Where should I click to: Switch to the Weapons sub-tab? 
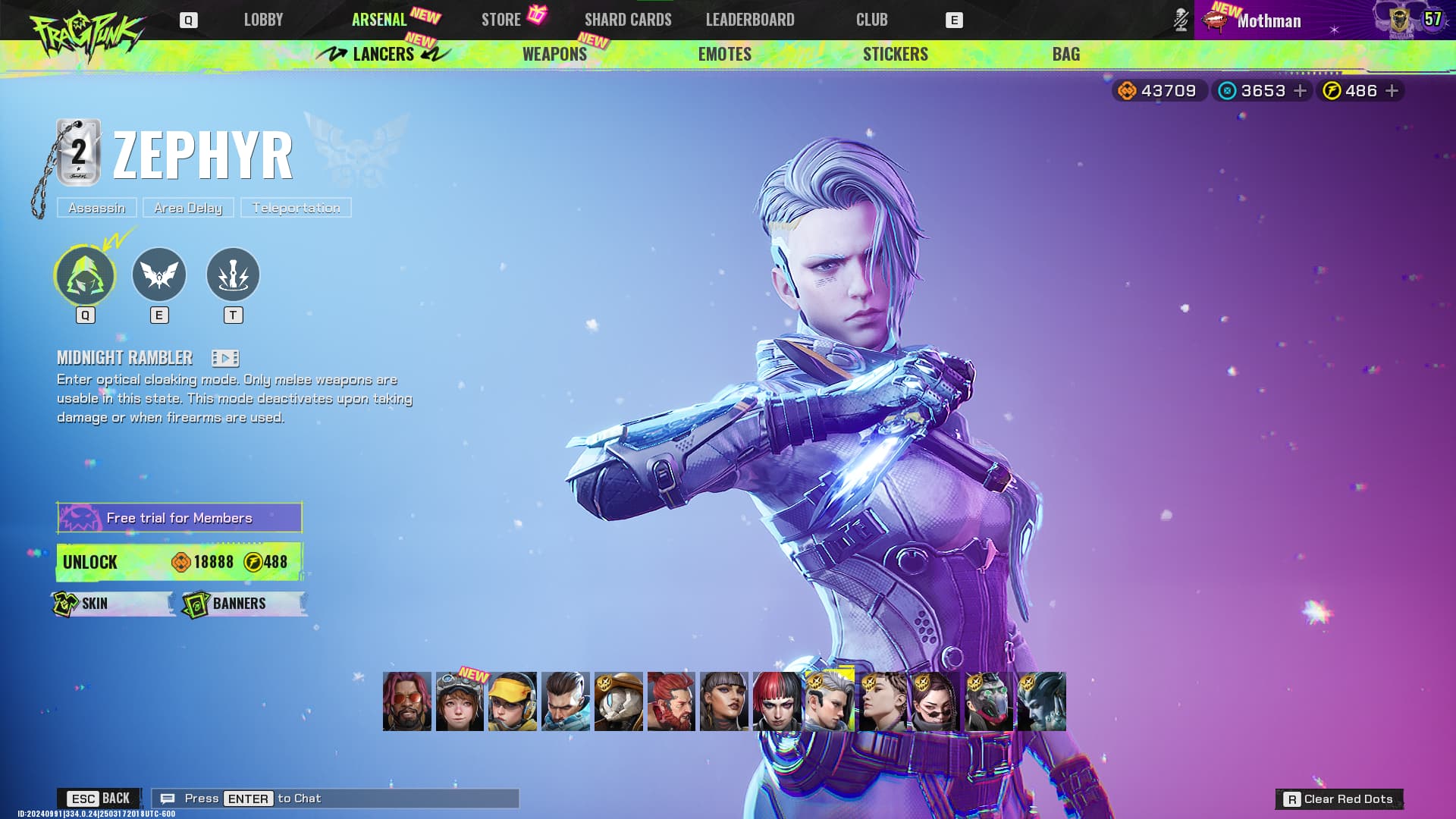tap(554, 54)
